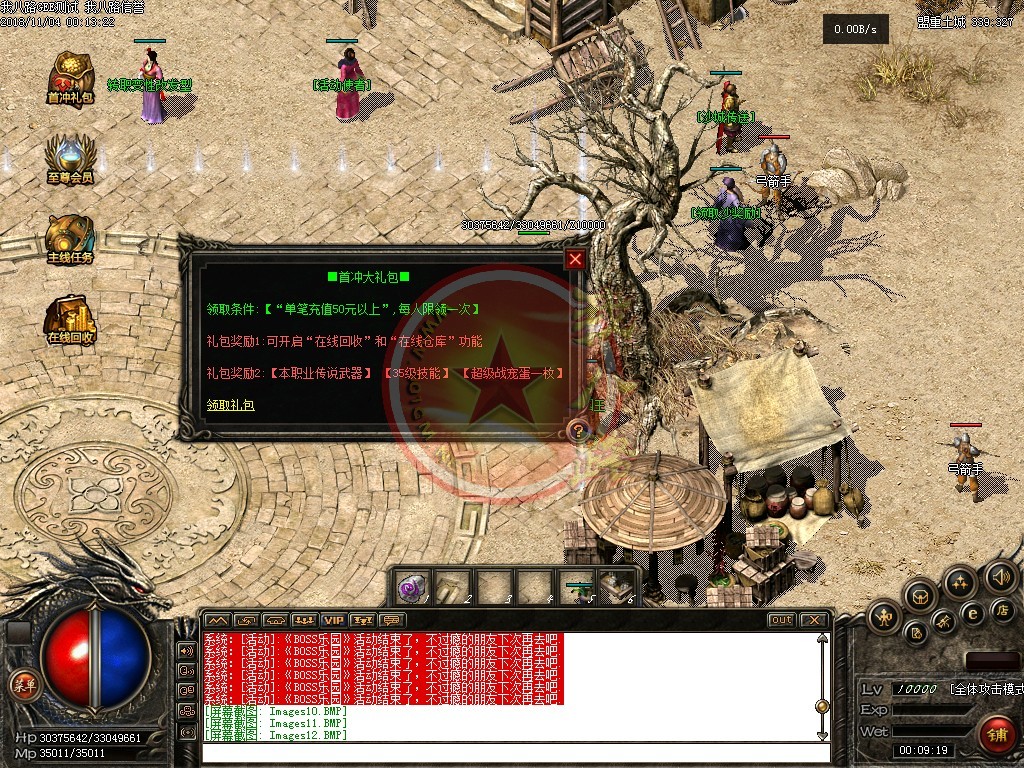Toggle sound with the round speaker button
Image resolution: width=1024 pixels, height=768 pixels.
click(1000, 577)
